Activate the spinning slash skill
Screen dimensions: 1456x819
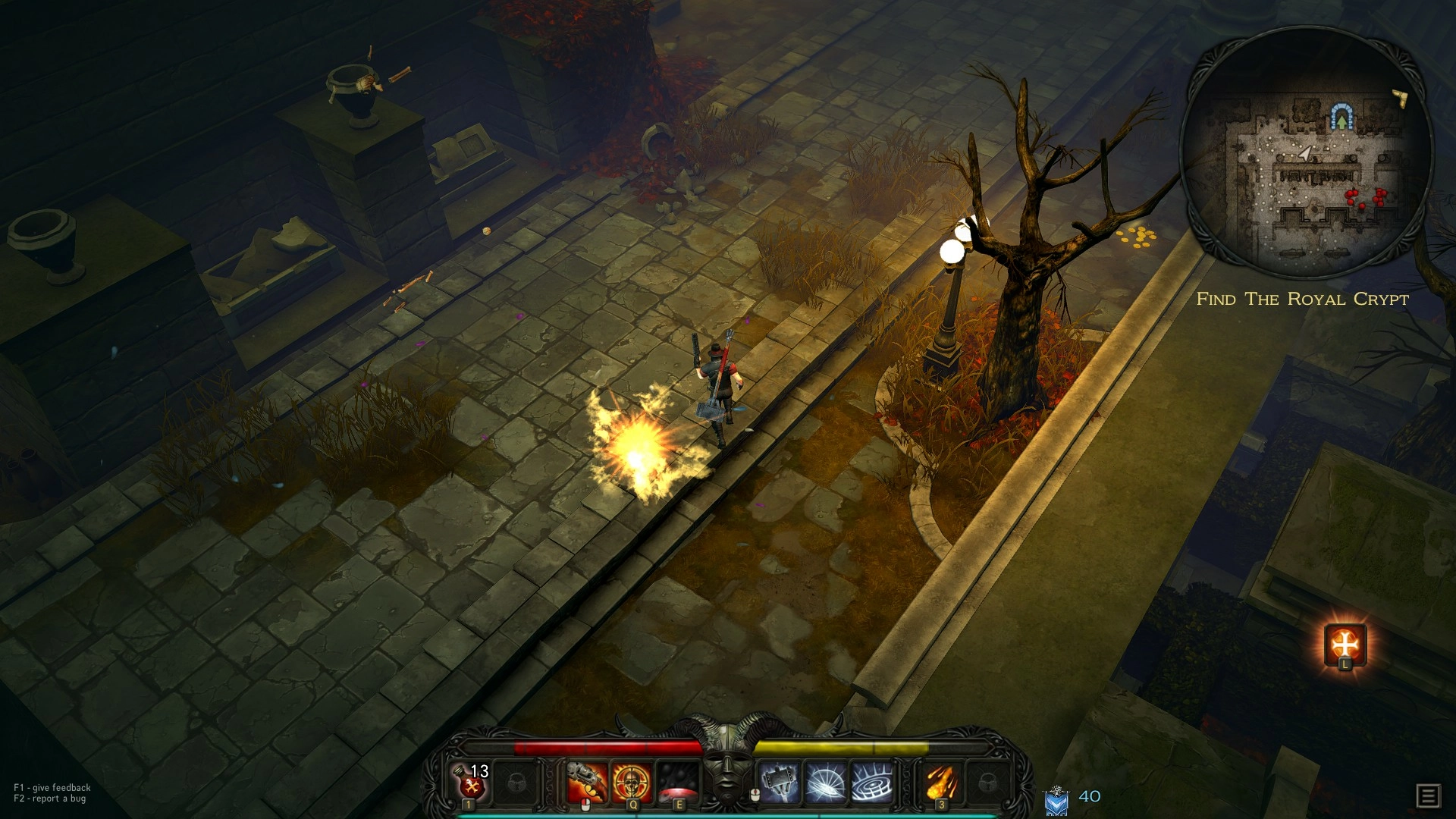[825, 783]
